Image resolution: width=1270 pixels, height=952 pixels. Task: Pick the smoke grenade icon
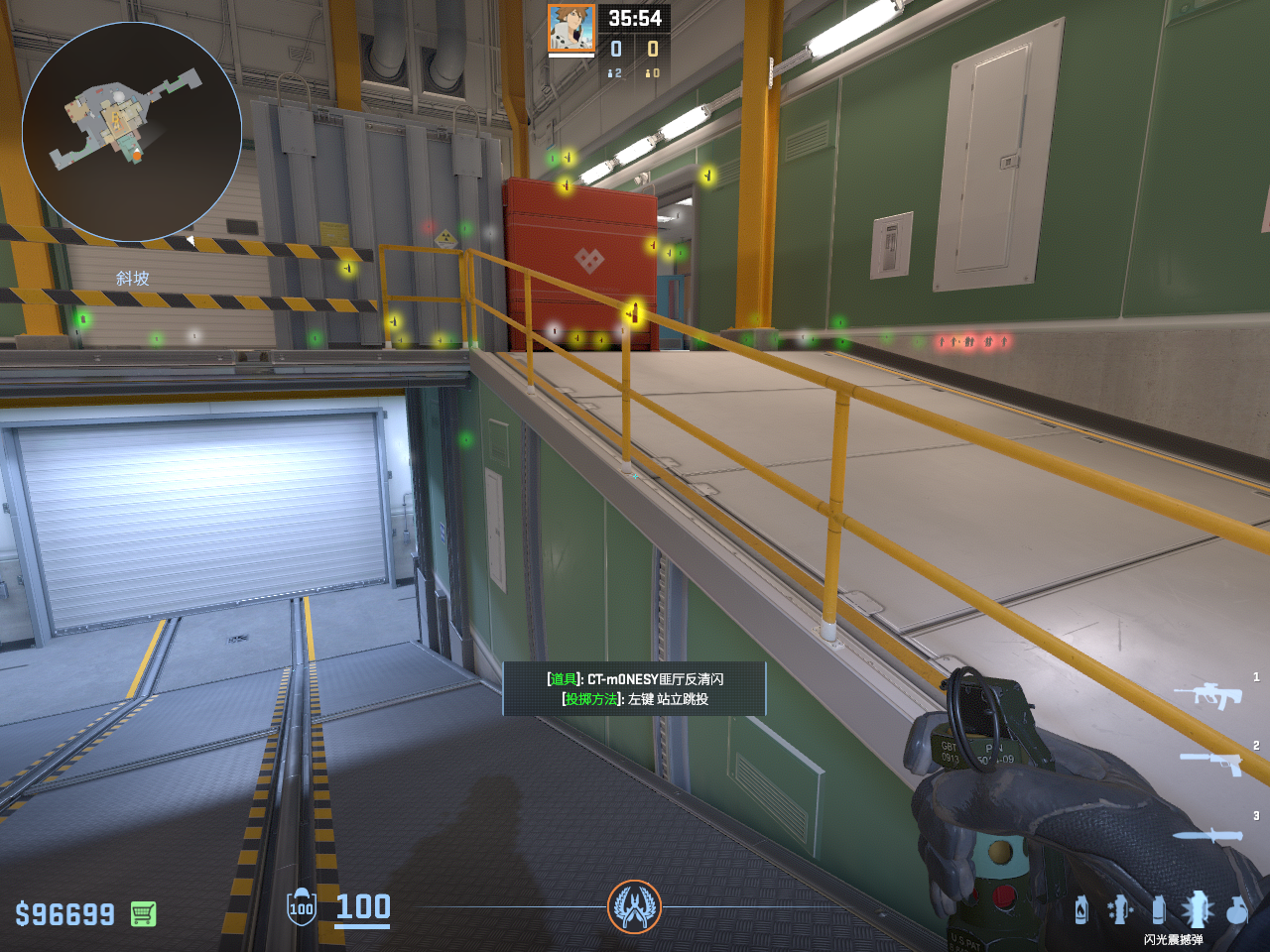[x=1158, y=908]
